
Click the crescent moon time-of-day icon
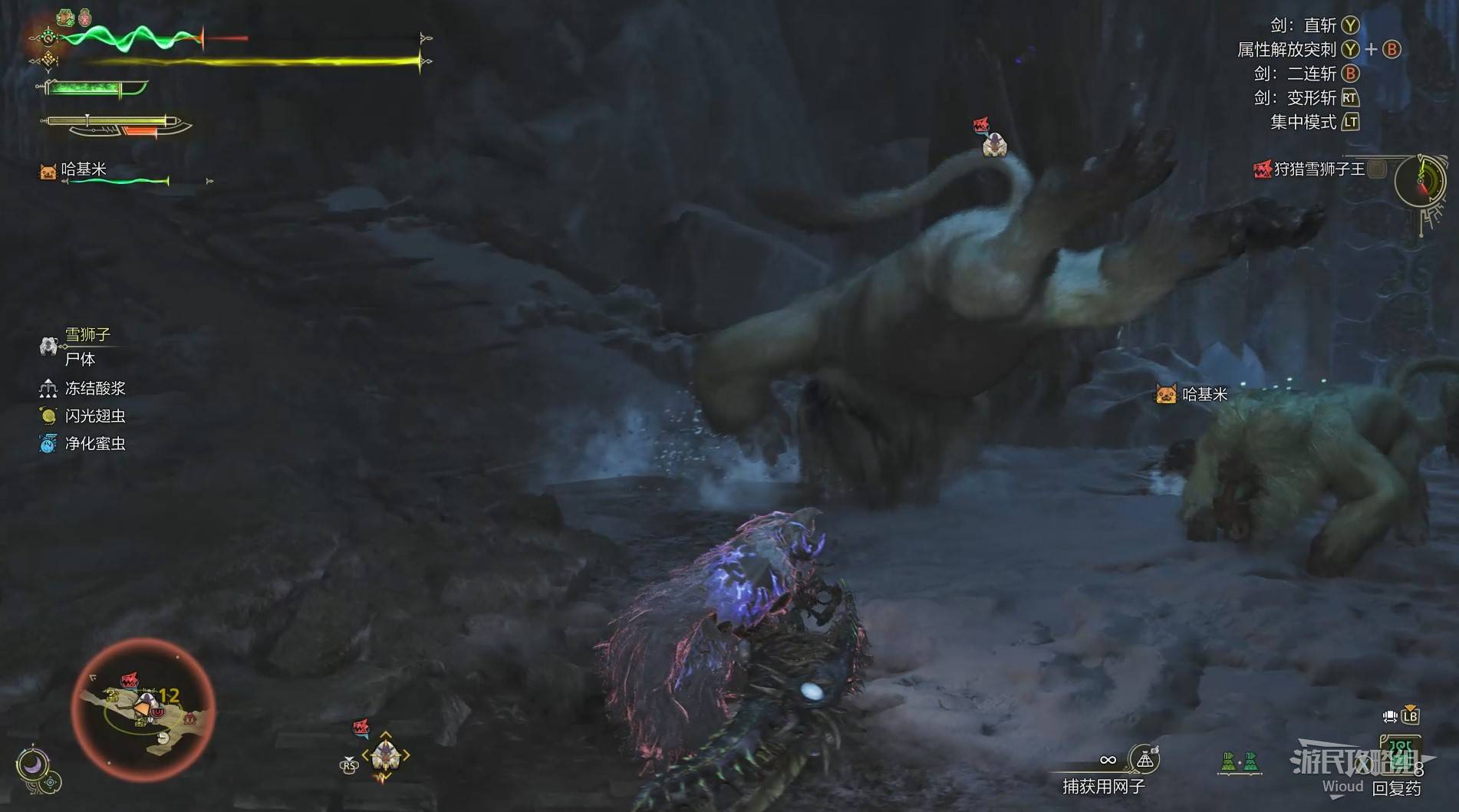[33, 764]
